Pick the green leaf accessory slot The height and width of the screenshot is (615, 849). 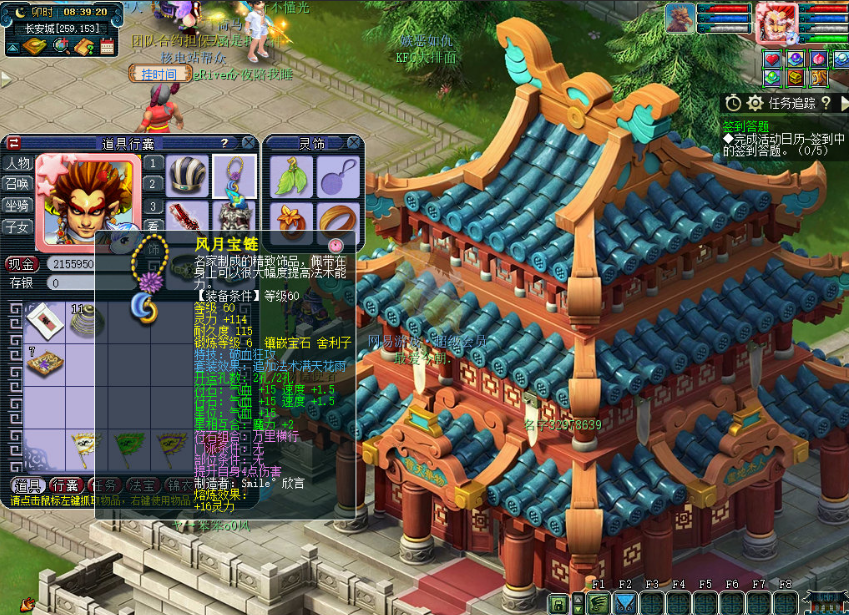(291, 177)
